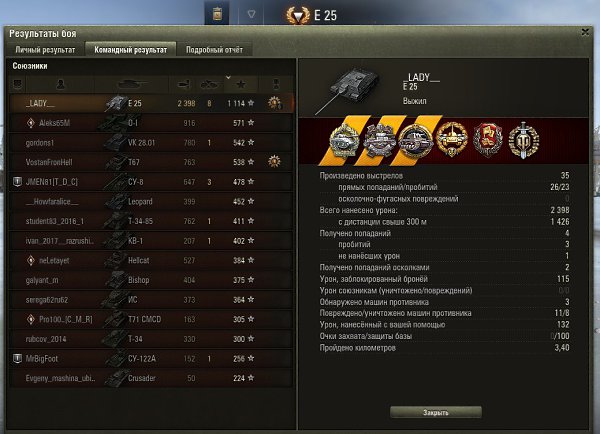Click the Закрыть button

point(436,412)
